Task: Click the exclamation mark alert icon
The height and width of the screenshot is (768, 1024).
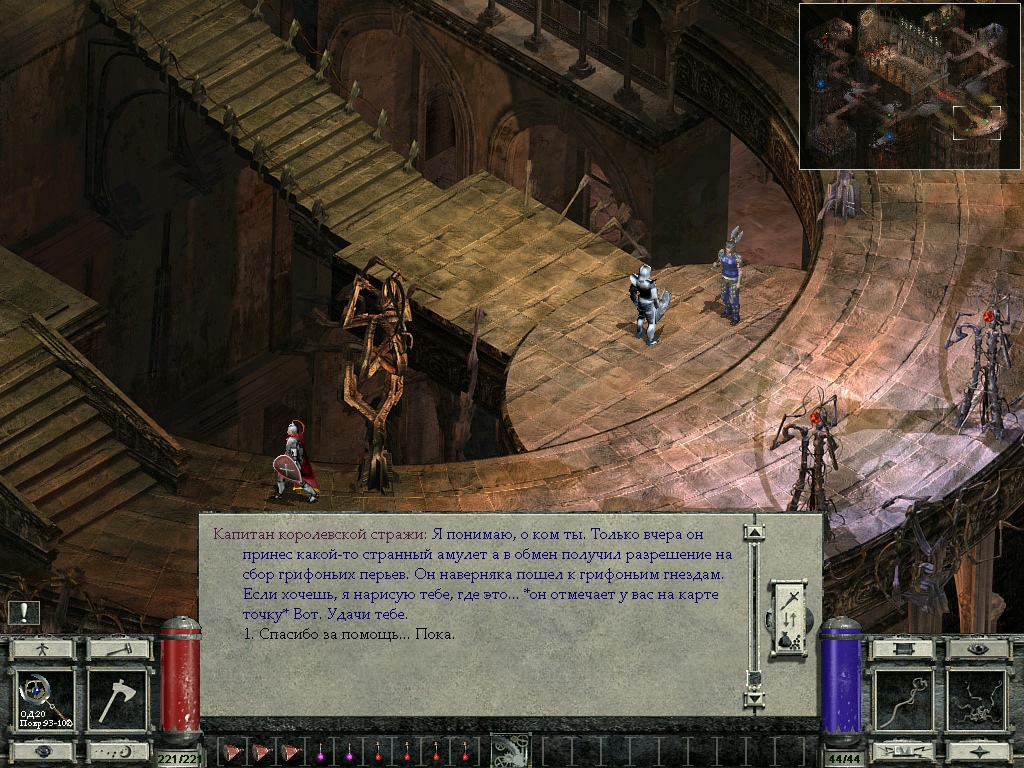Action: click(24, 613)
